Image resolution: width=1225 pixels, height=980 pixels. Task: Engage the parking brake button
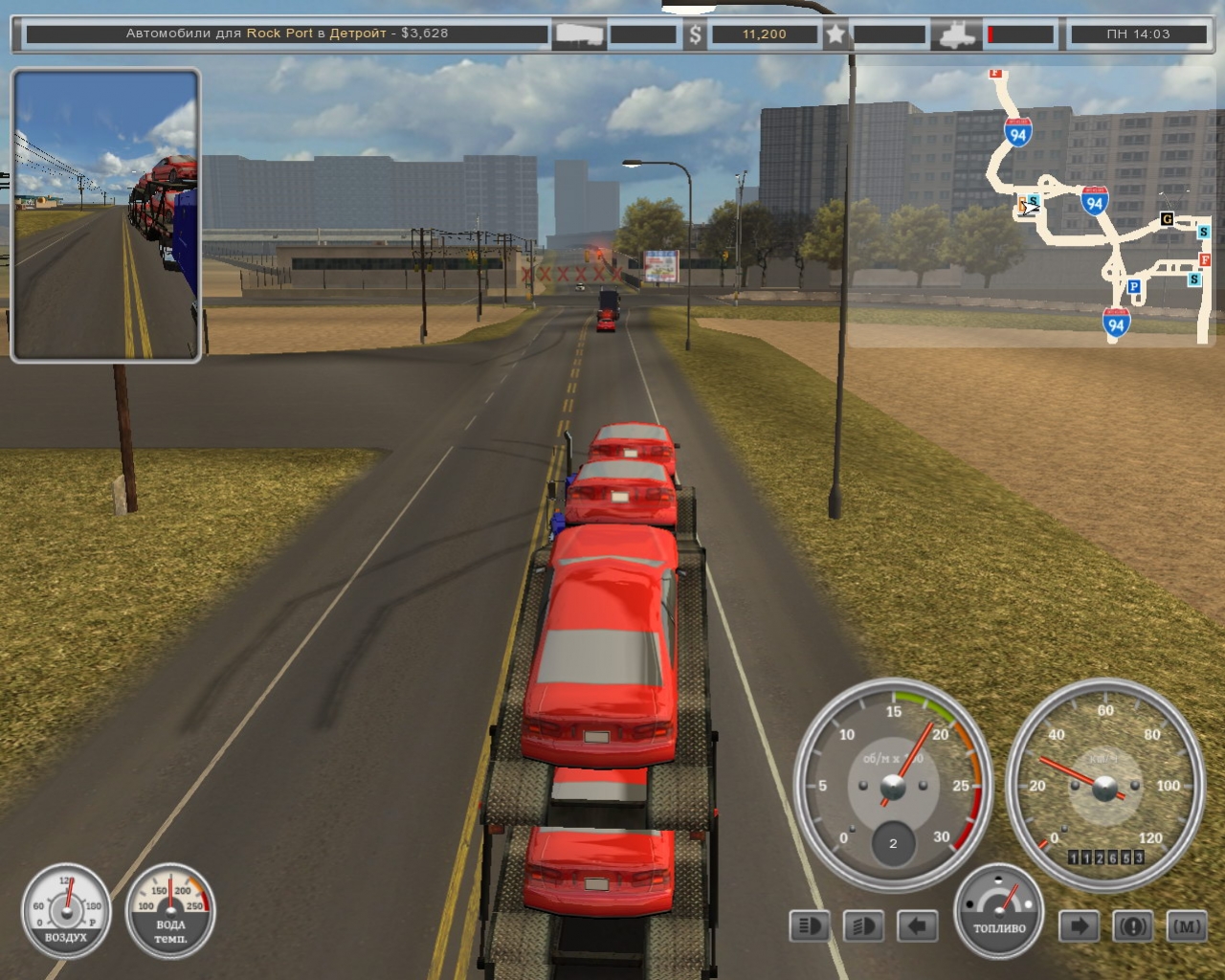coord(1133,926)
